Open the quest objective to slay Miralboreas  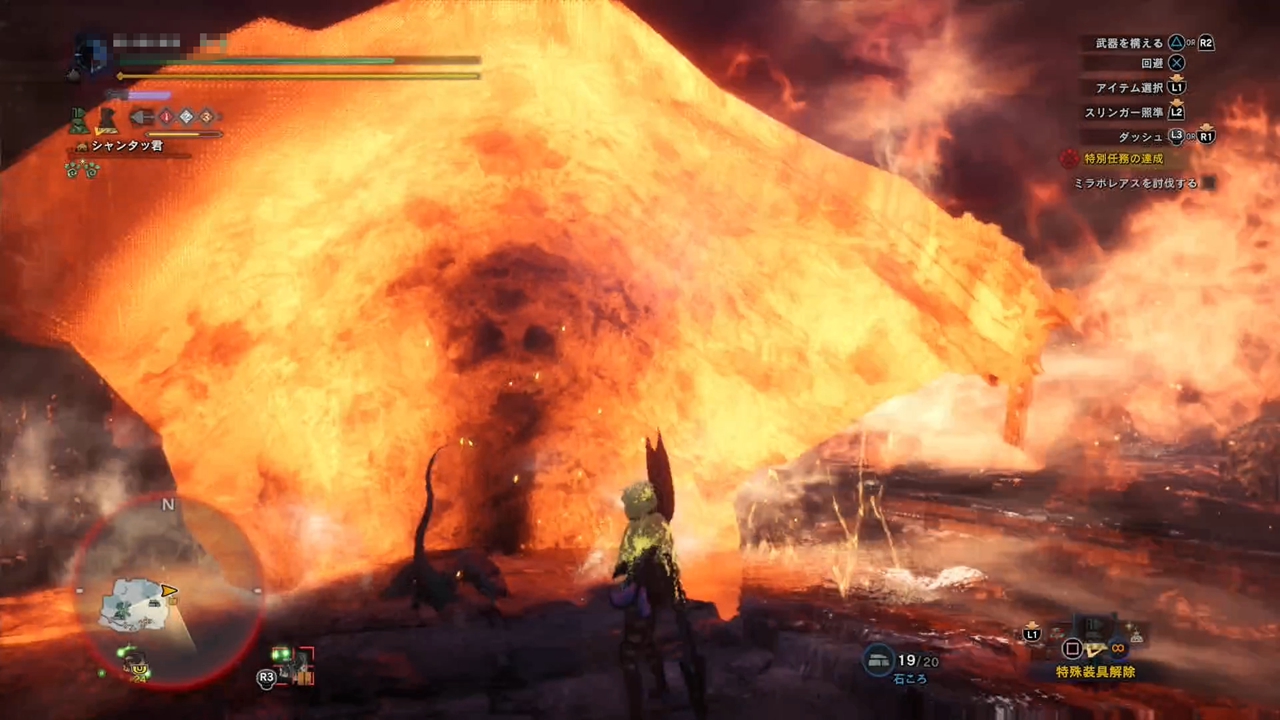pyautogui.click(x=1136, y=183)
